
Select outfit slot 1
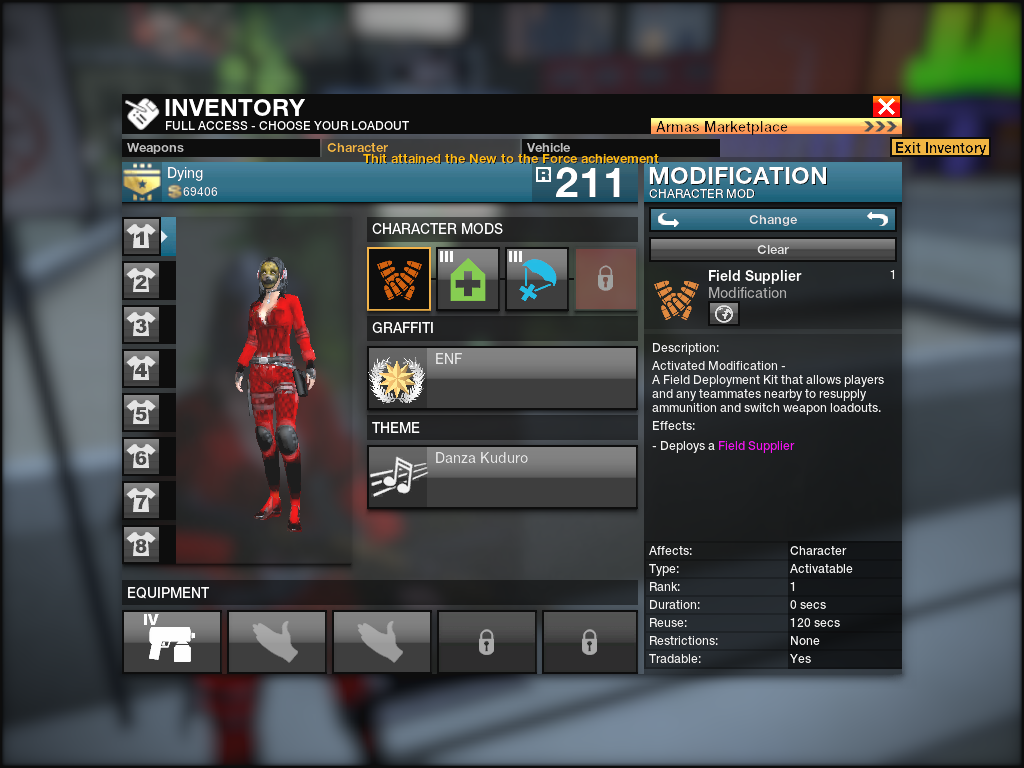141,237
